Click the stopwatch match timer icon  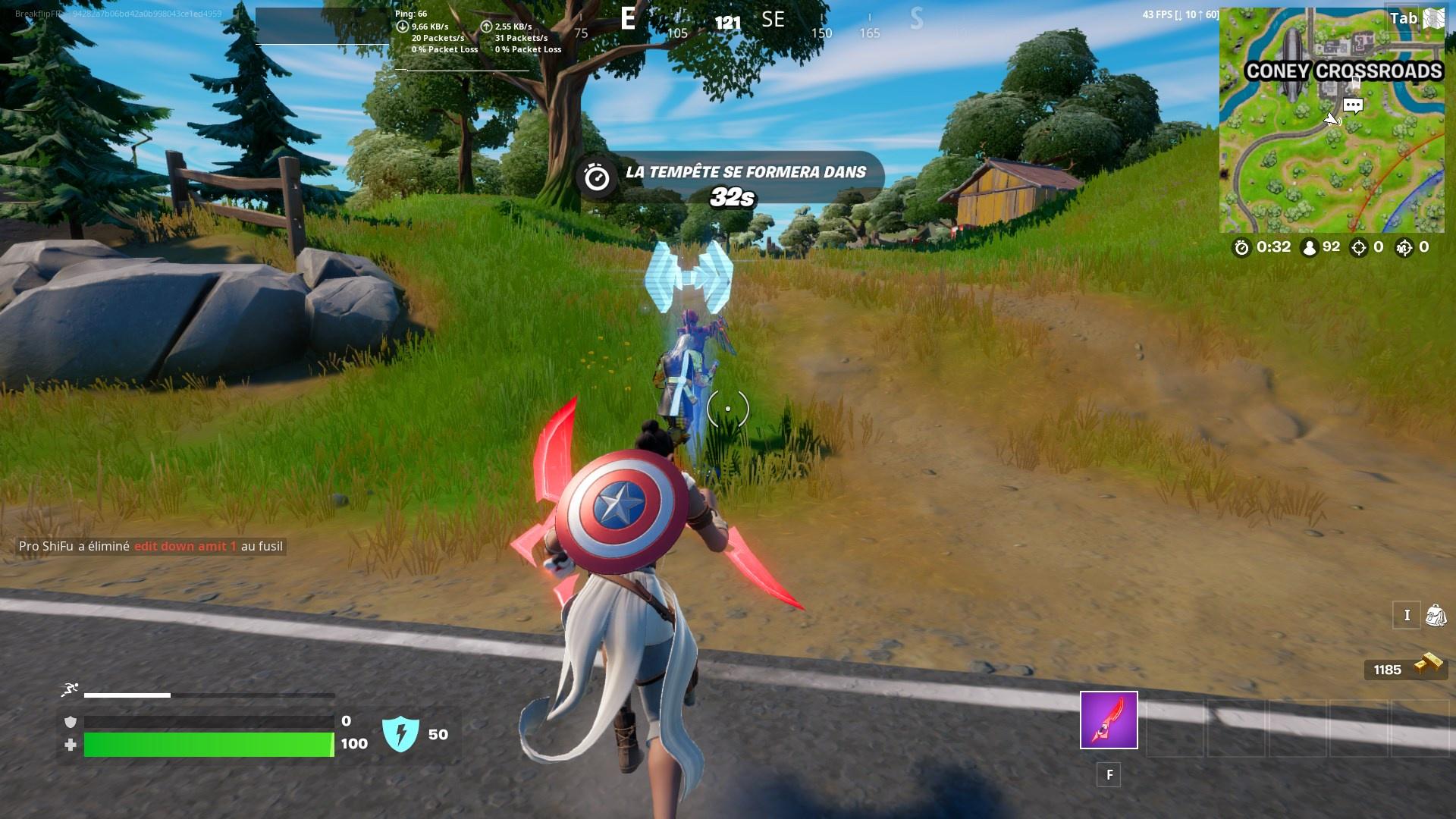coord(1241,247)
